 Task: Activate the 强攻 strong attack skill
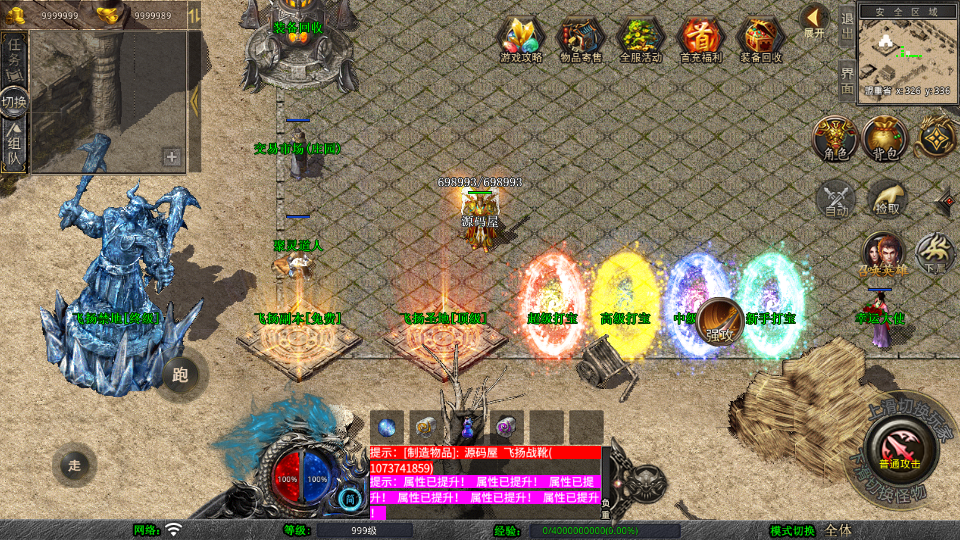click(x=719, y=320)
